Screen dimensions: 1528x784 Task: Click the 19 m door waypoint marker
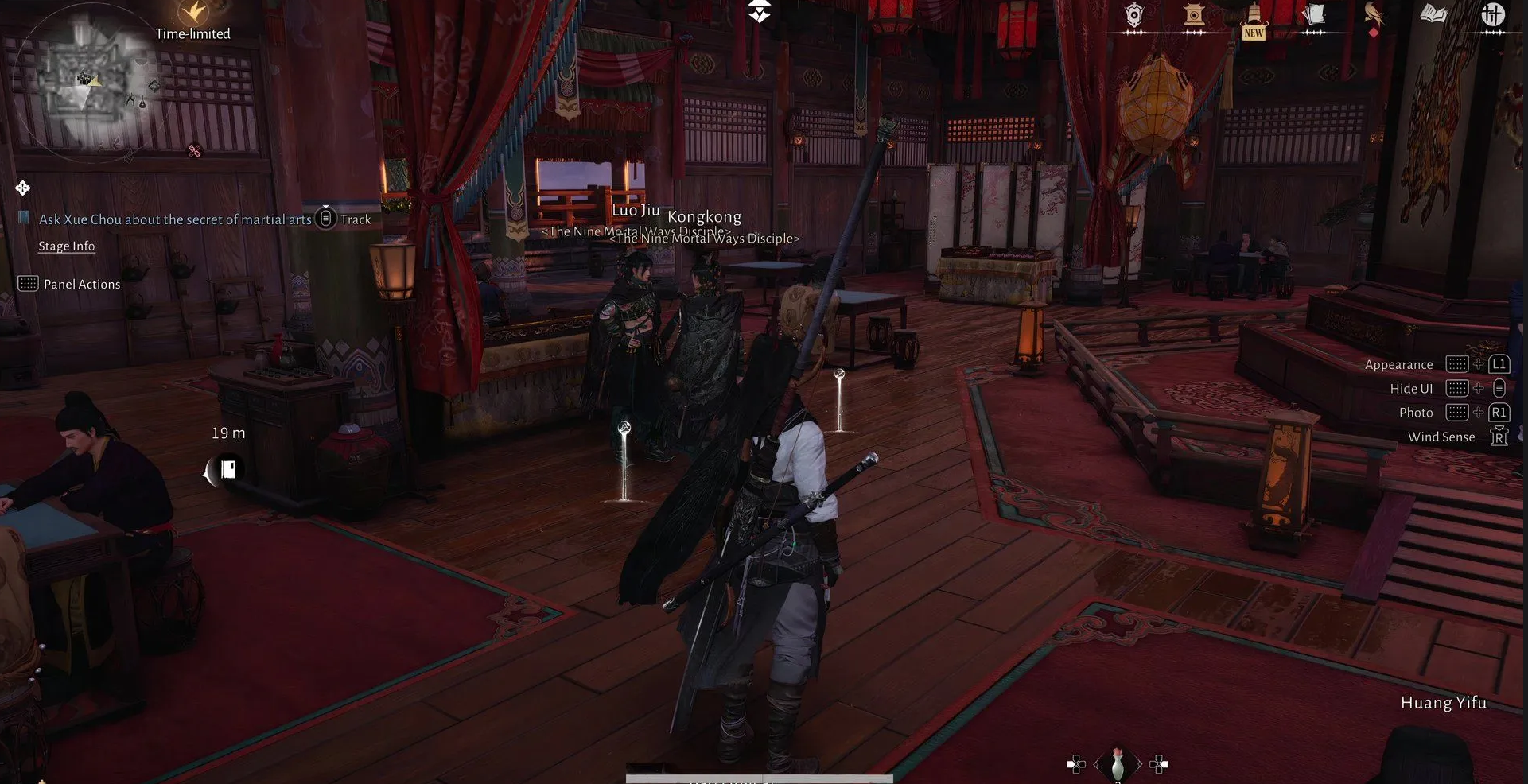click(x=227, y=469)
